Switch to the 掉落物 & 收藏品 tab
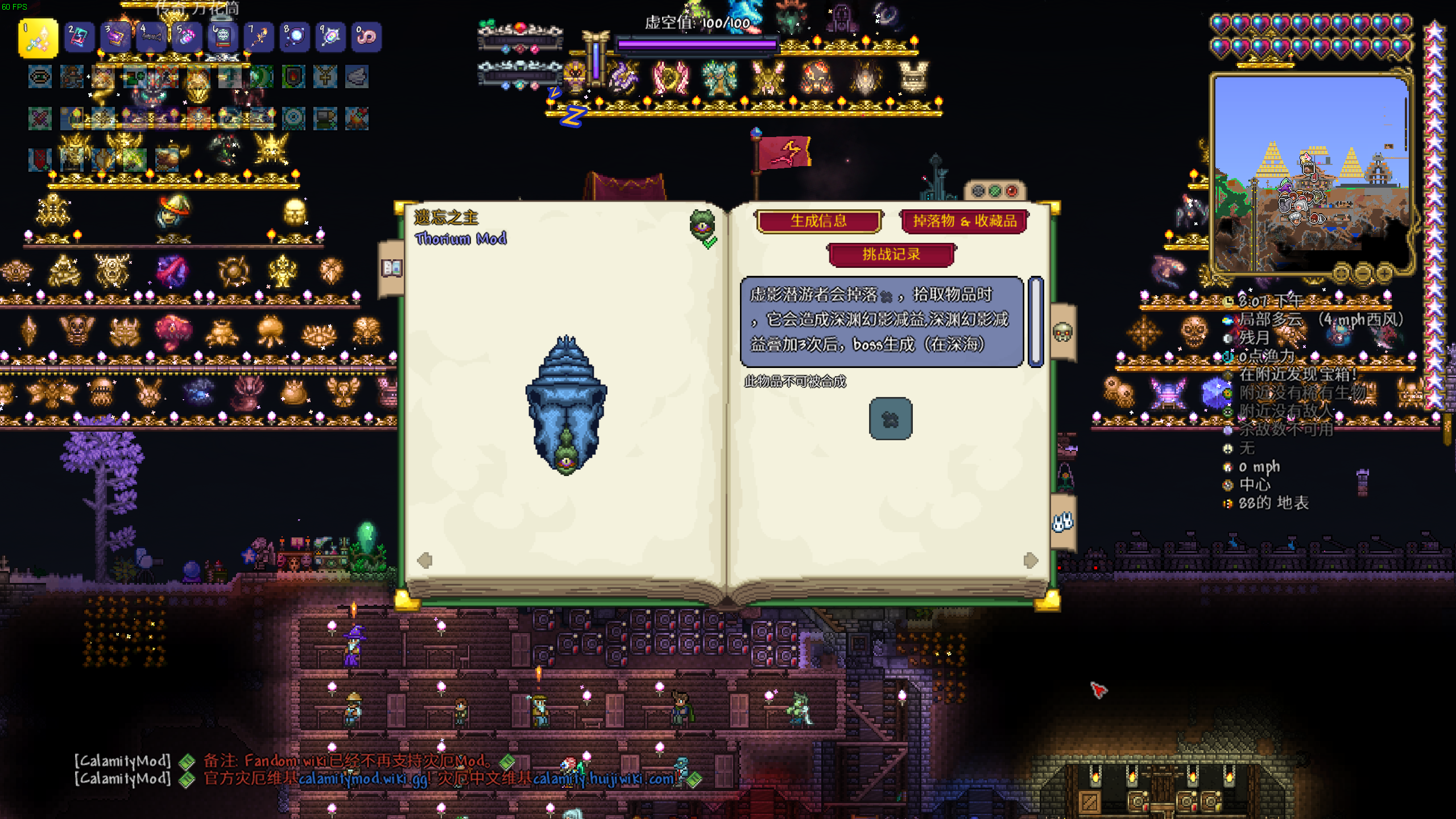 pyautogui.click(x=965, y=221)
